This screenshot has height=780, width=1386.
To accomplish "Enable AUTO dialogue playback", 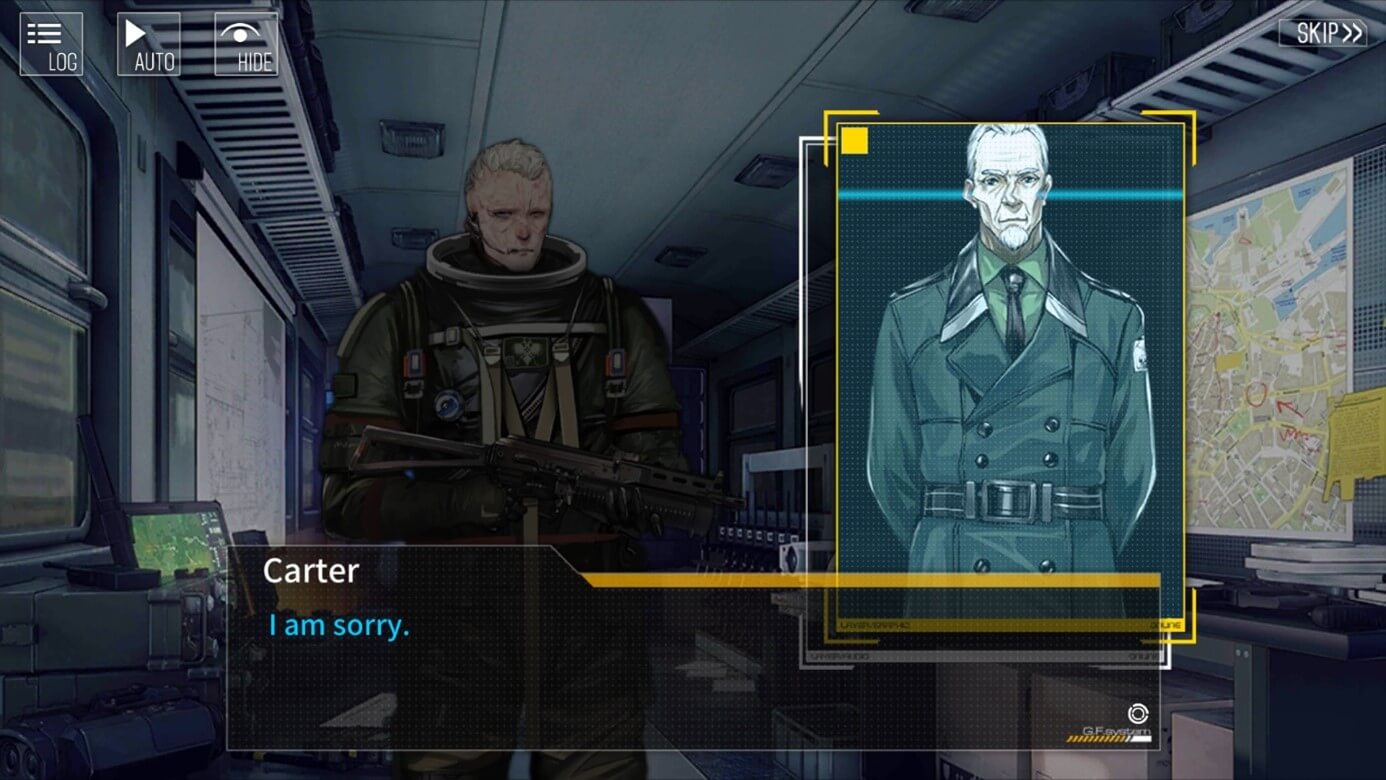I will [148, 44].
